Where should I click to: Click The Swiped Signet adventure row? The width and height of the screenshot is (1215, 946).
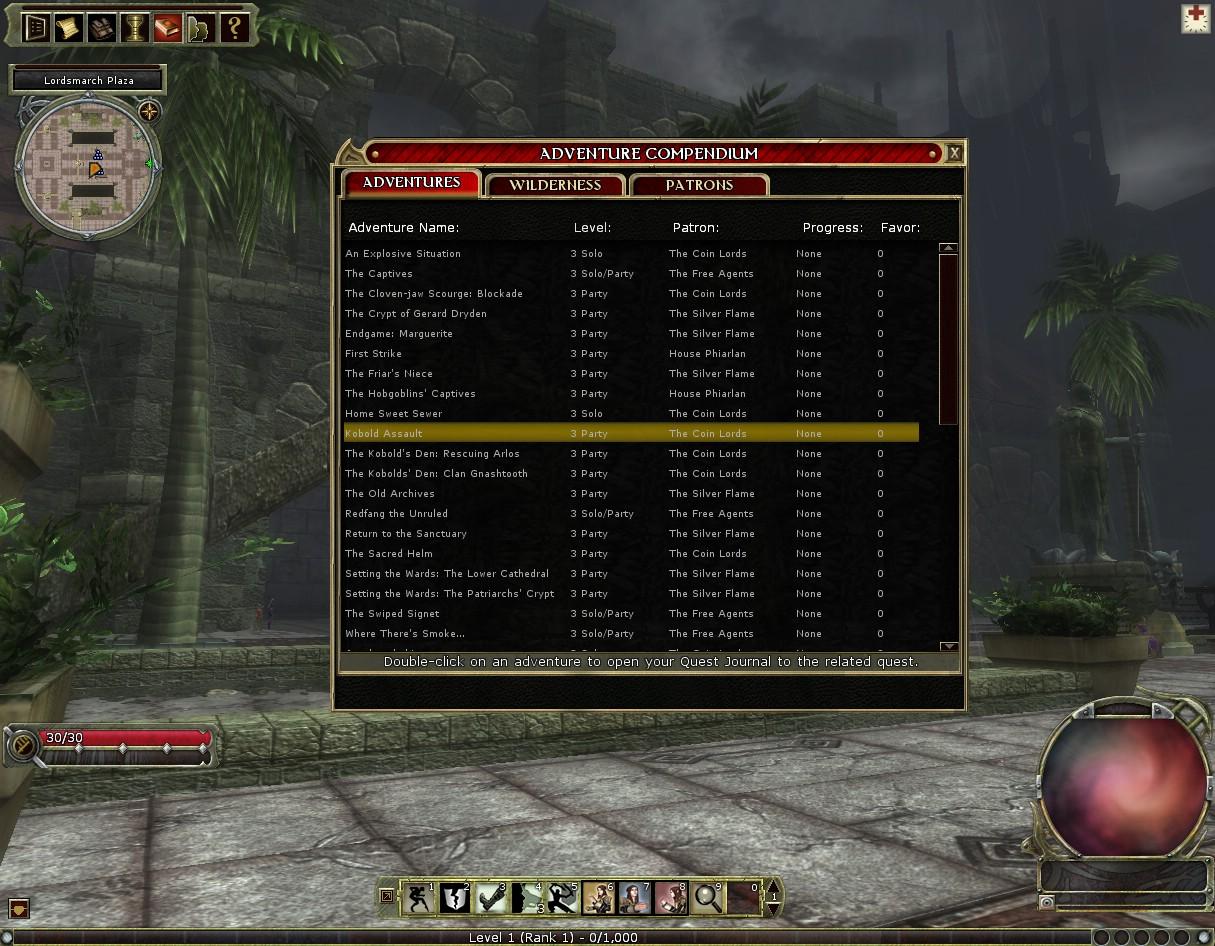pos(392,614)
